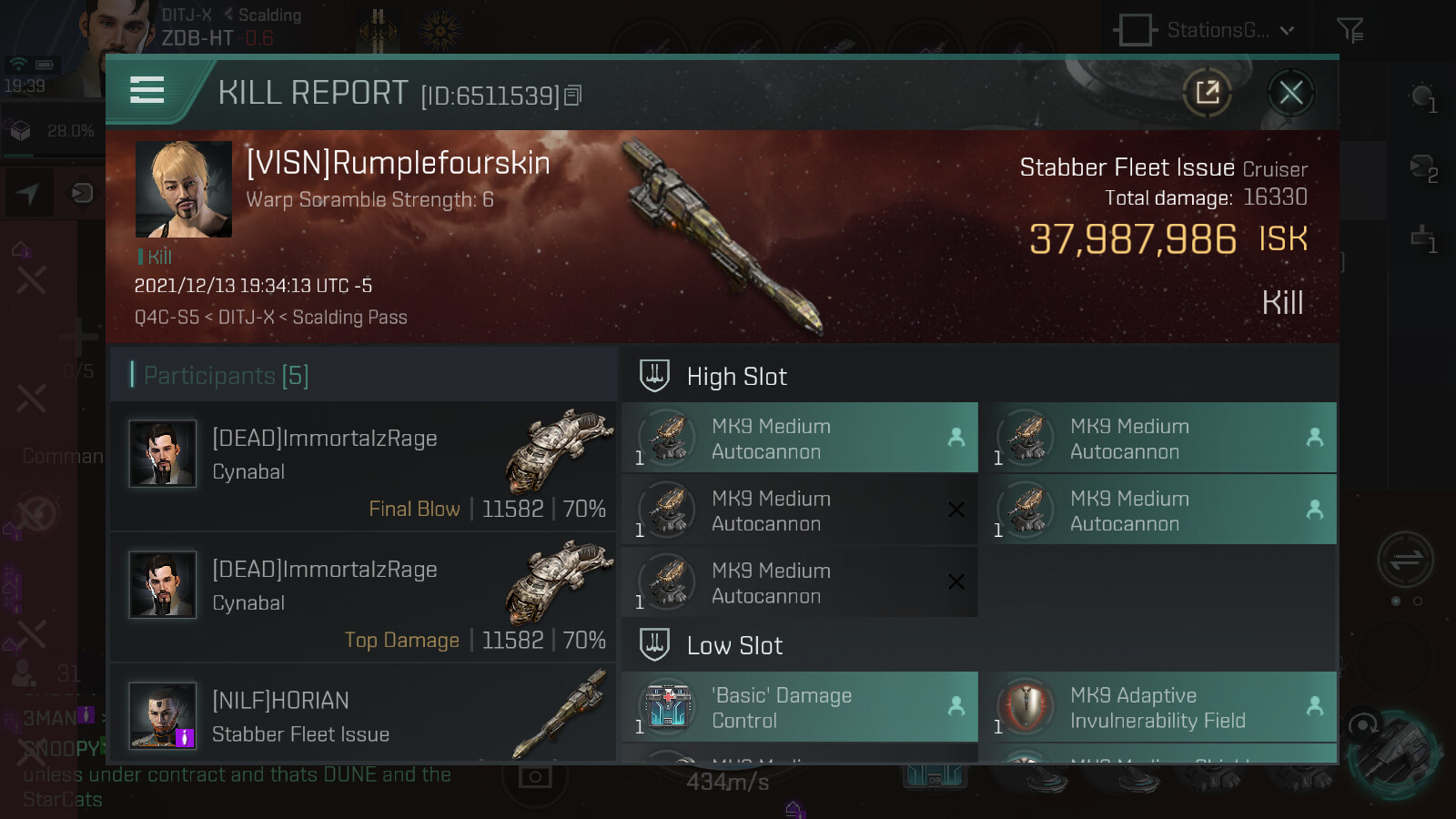
Task: Copy the kill report ID
Action: [x=573, y=96]
